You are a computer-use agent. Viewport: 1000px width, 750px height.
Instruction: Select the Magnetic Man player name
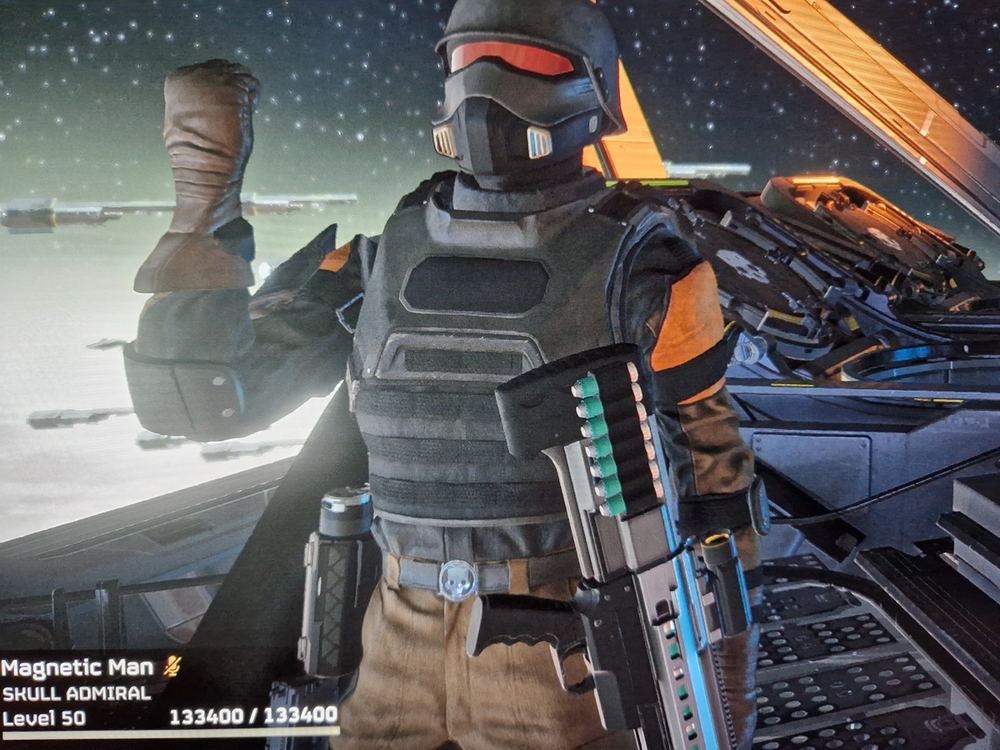pyautogui.click(x=78, y=668)
